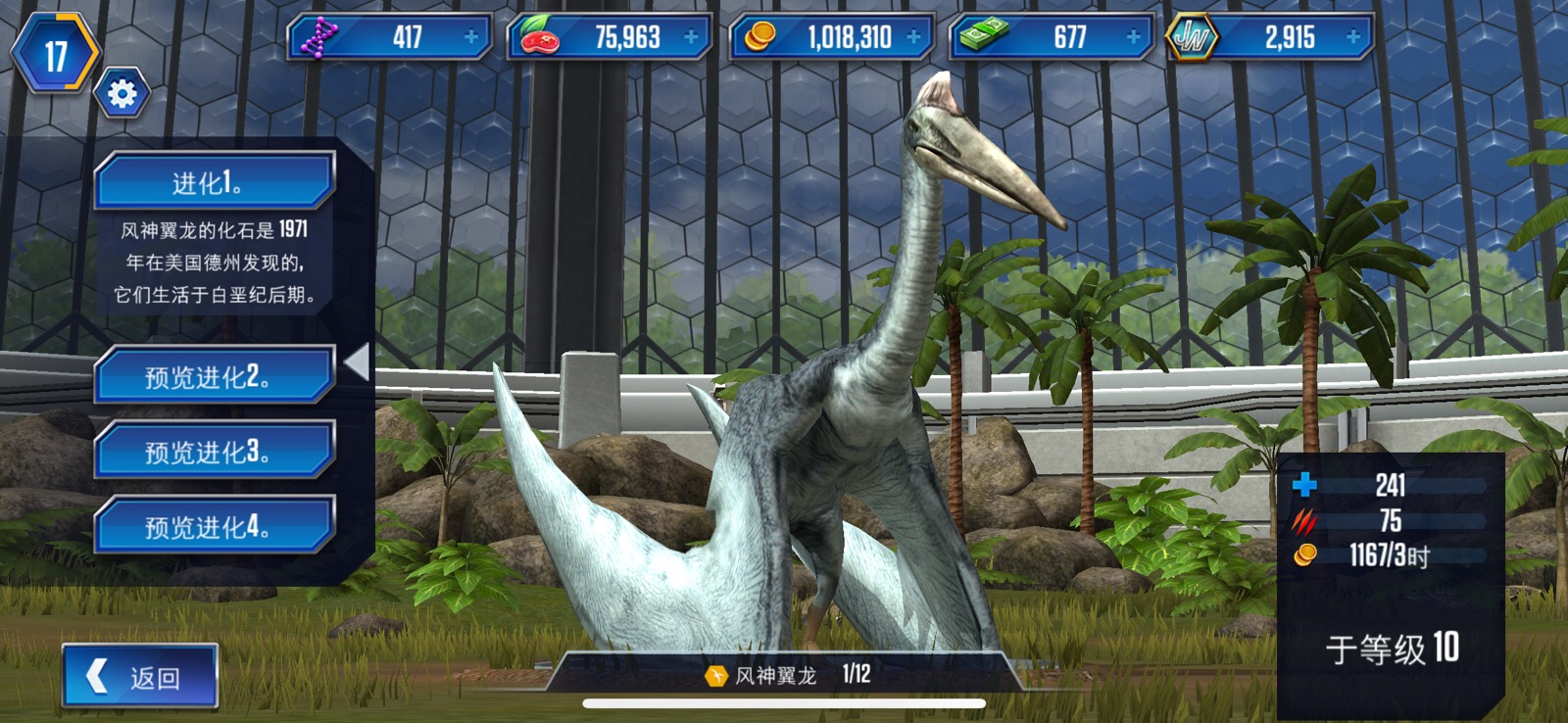The image size is (1568, 723).
Task: Open the player level 17 badge
Action: click(x=55, y=55)
